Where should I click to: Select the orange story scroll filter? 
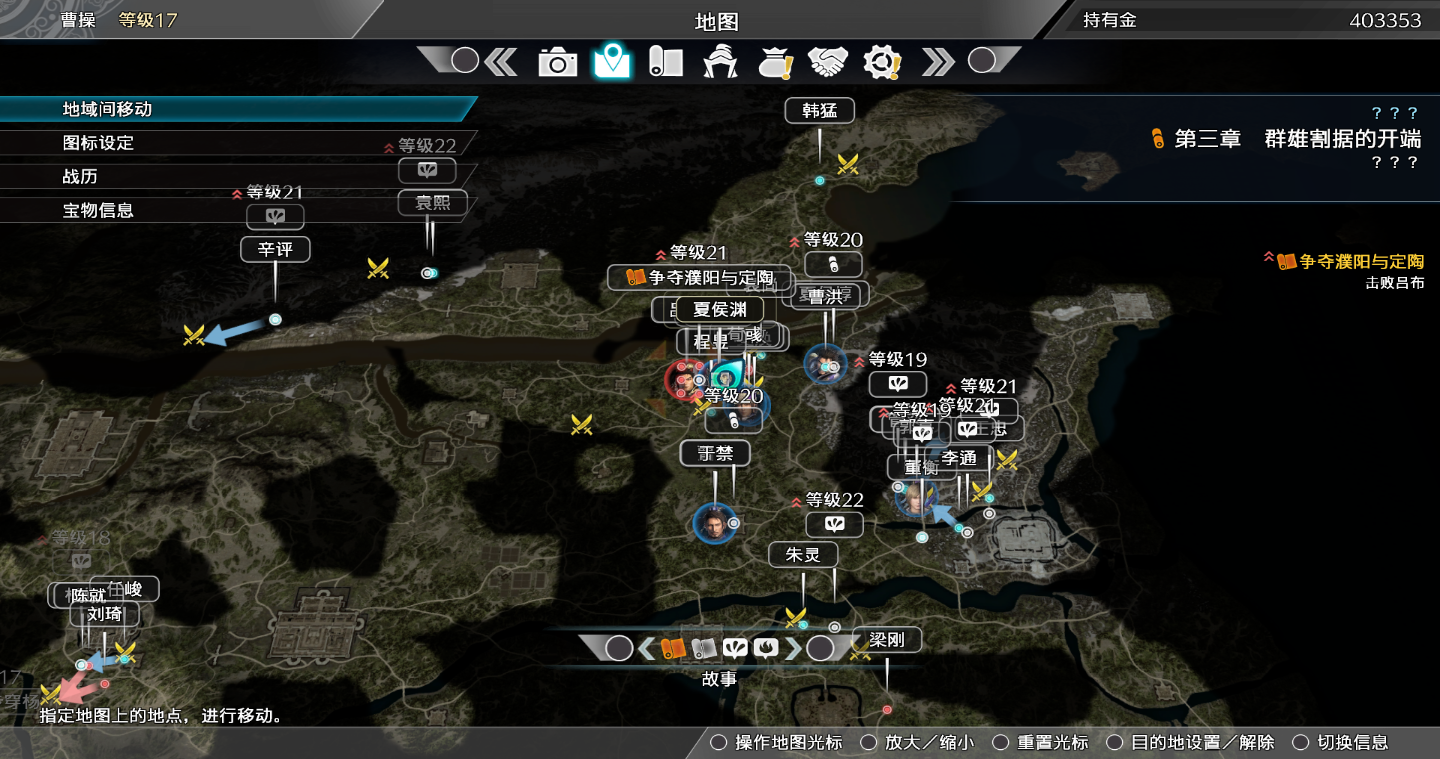(x=672, y=648)
